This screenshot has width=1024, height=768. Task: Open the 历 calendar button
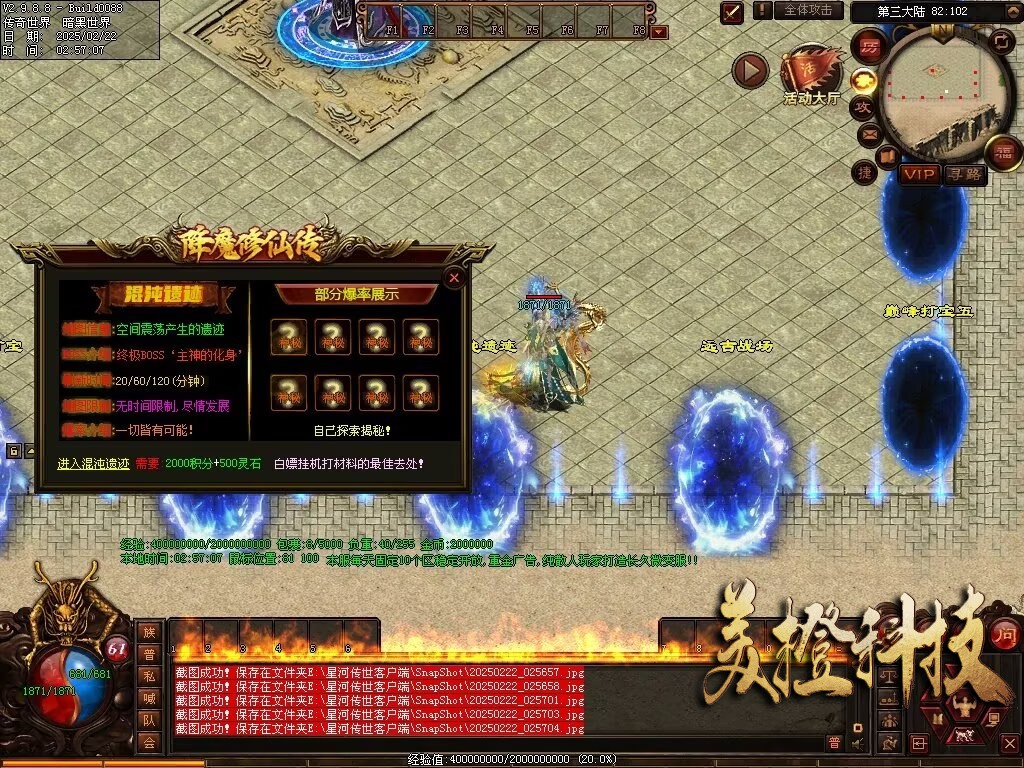coord(870,47)
